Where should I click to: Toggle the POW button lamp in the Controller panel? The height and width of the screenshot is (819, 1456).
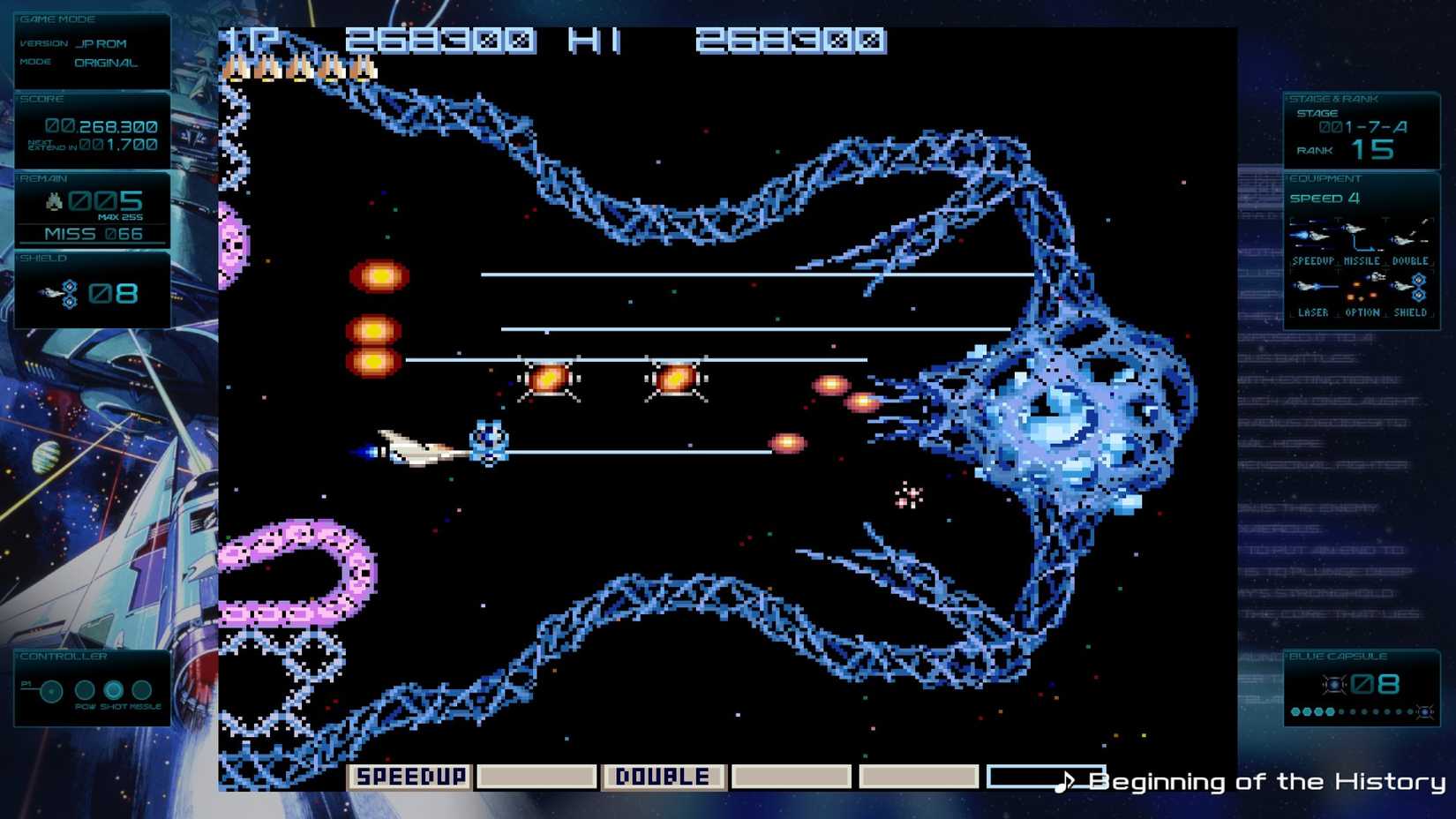pyautogui.click(x=84, y=690)
